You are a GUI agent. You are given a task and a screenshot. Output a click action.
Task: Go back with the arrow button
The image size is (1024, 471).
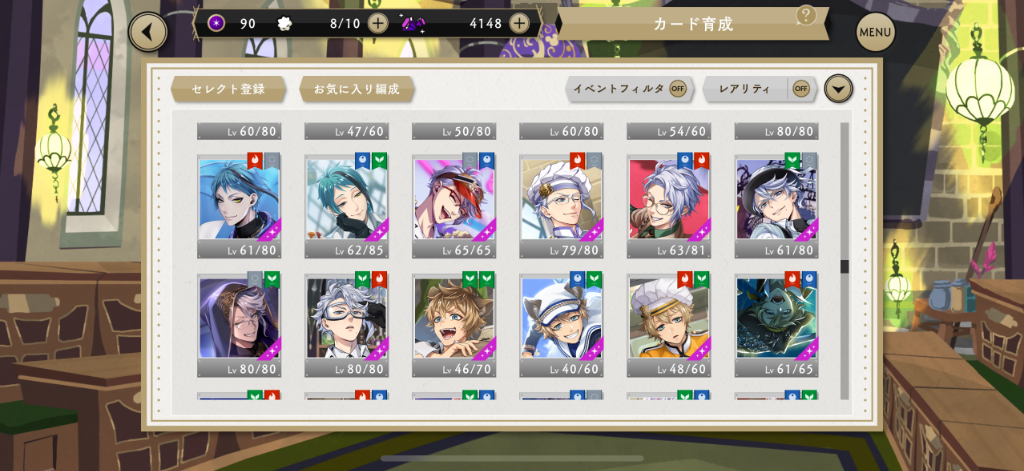point(148,32)
